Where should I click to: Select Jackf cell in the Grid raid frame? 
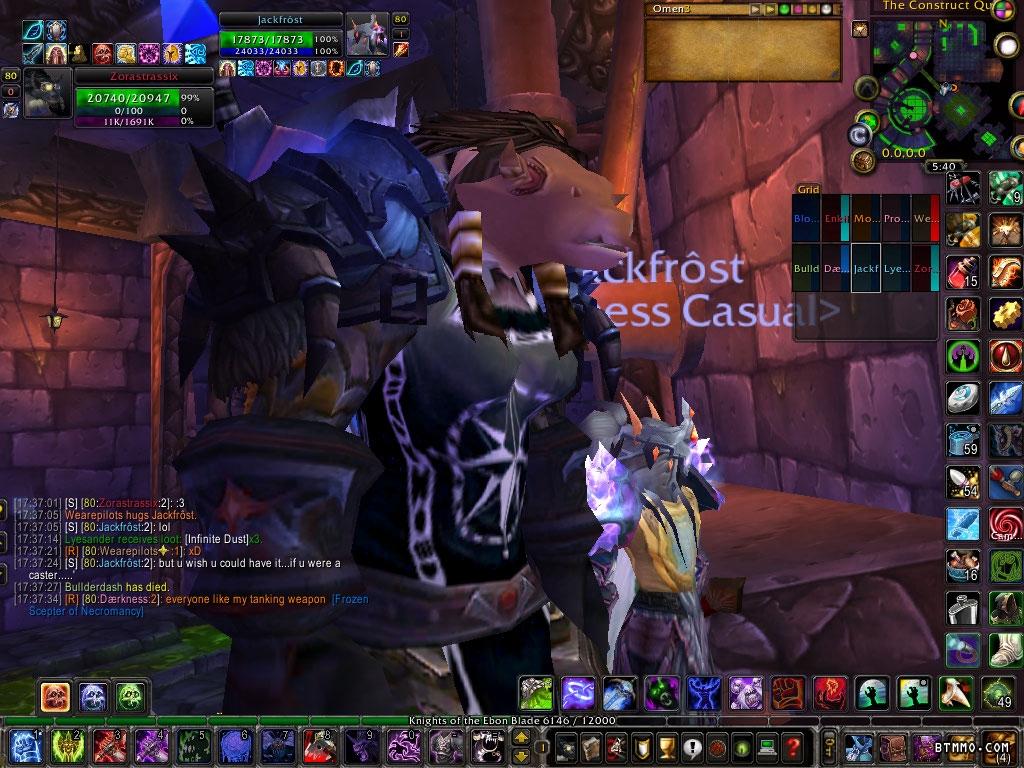(866, 269)
